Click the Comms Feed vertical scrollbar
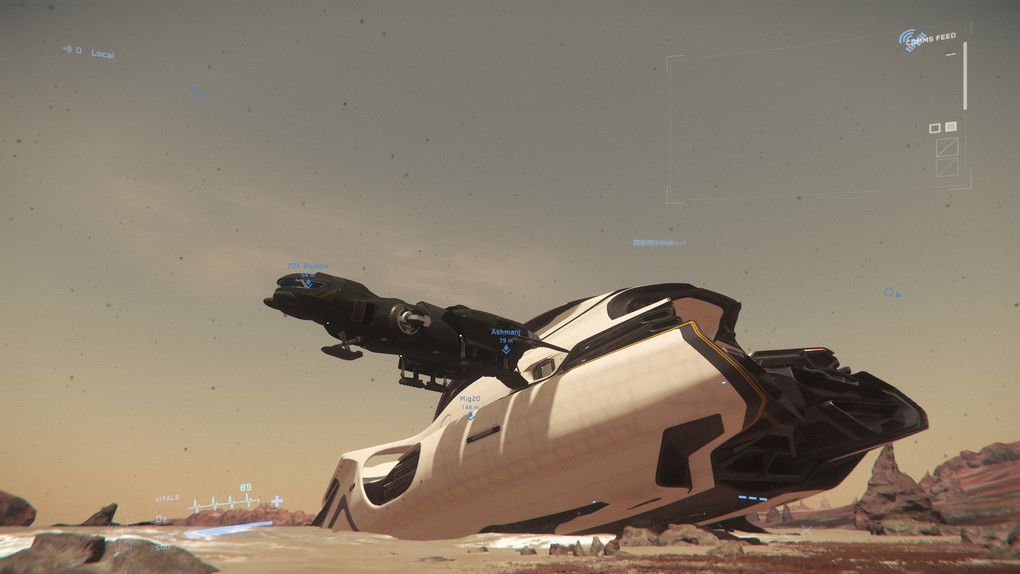Image resolution: width=1020 pixels, height=574 pixels. 965,76
